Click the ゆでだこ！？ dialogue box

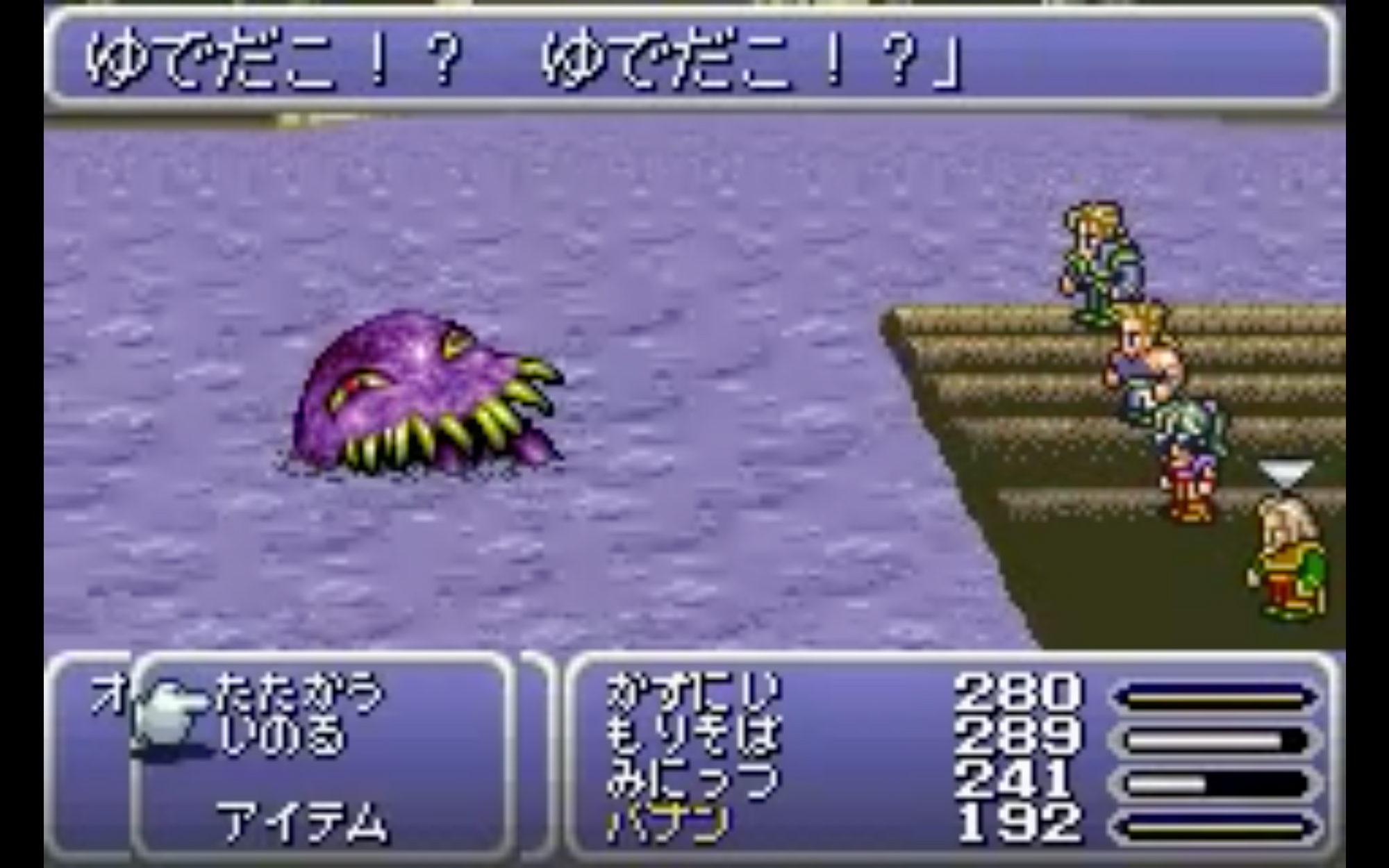point(694,59)
